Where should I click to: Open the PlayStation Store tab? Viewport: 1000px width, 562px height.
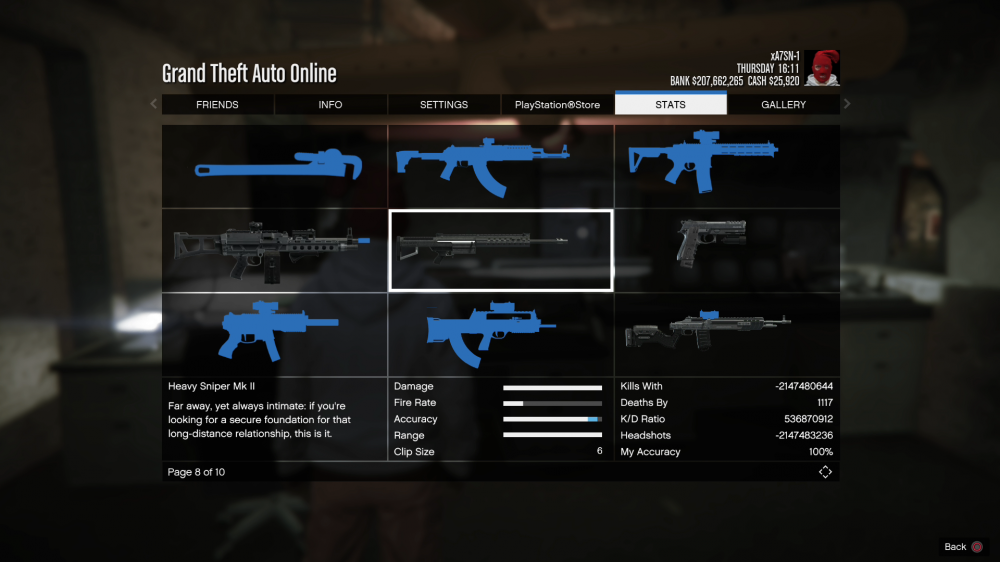[x=557, y=104]
